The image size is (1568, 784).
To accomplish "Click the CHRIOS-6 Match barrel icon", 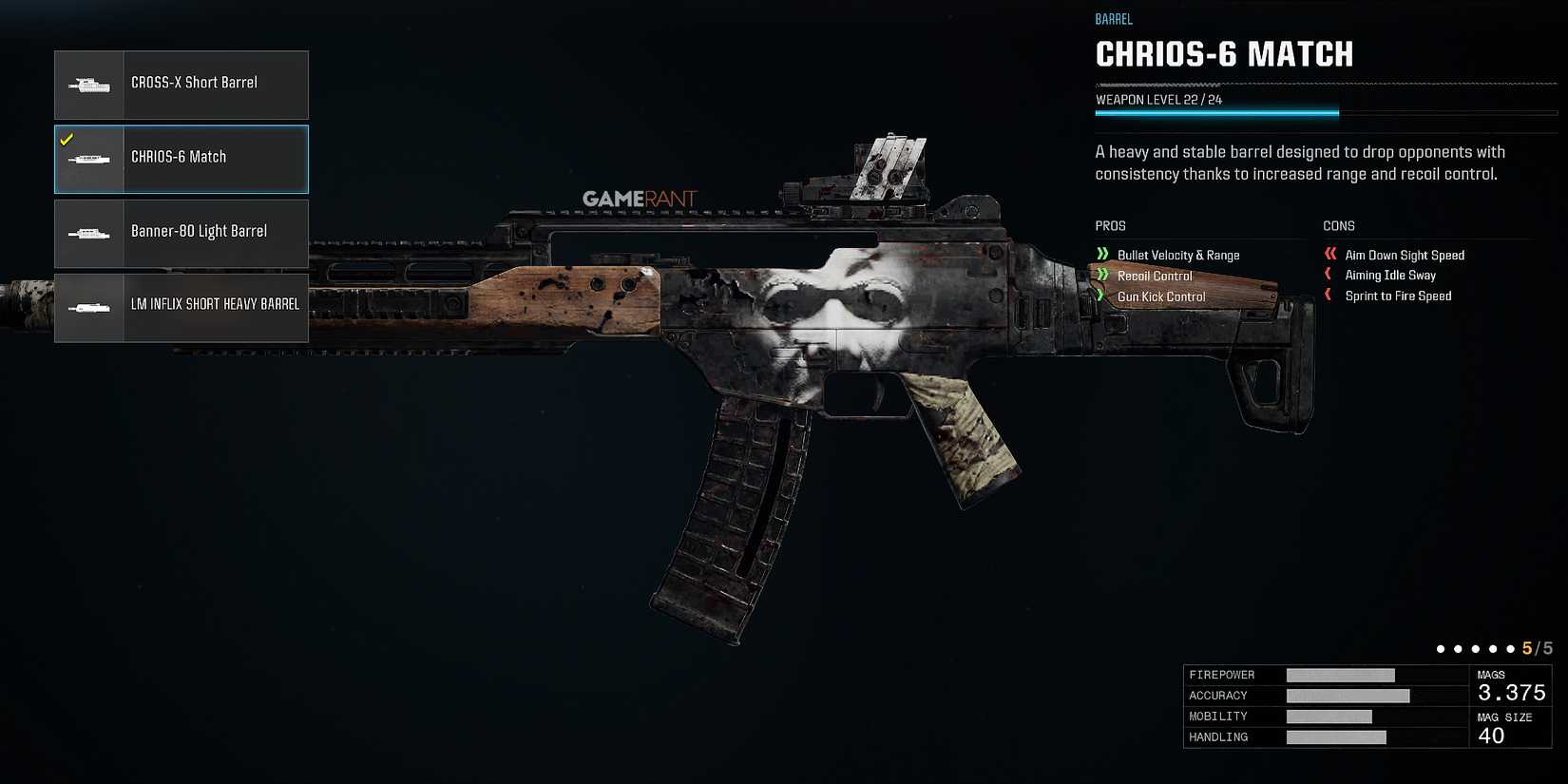I will pyautogui.click(x=89, y=159).
